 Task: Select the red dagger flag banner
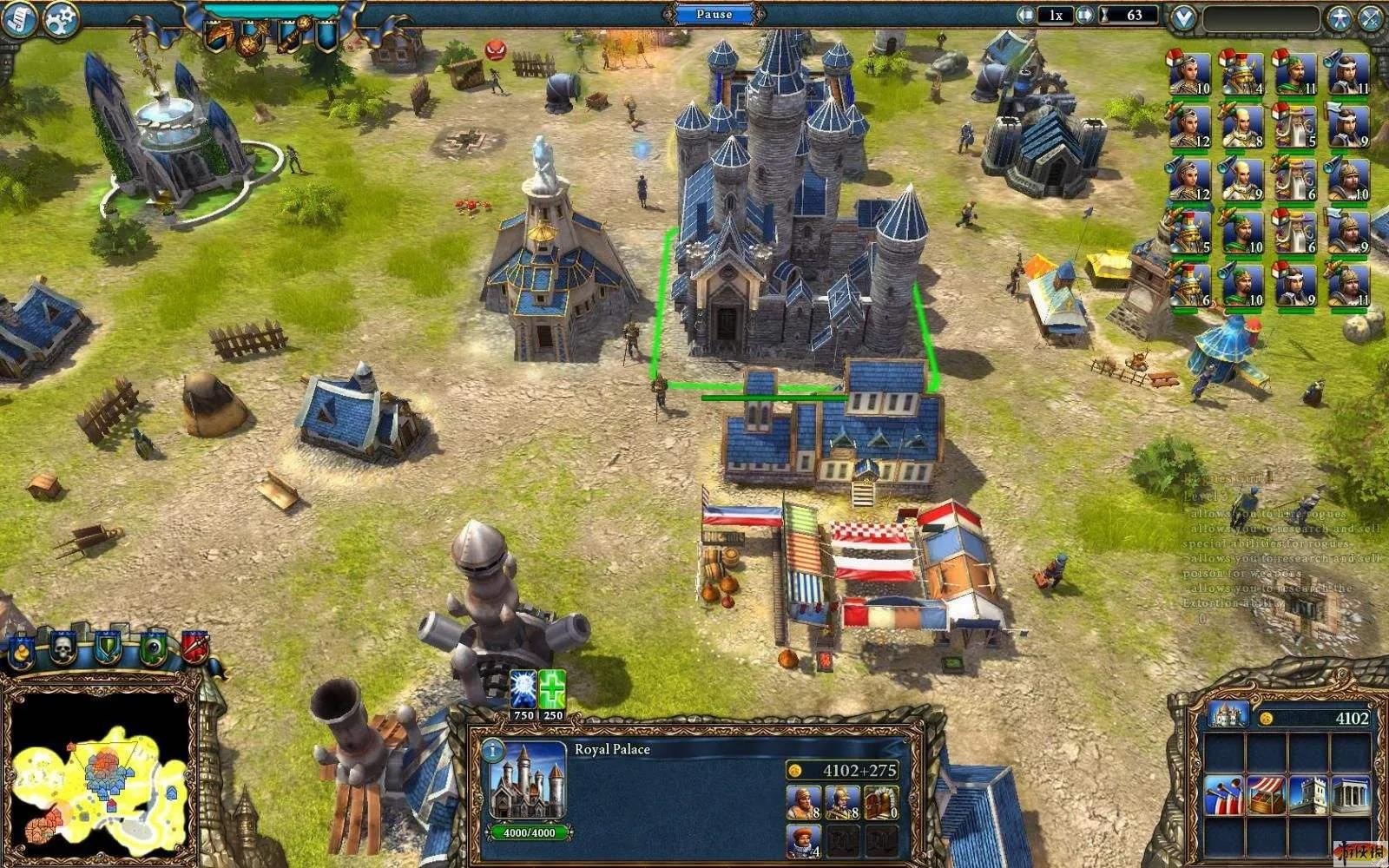click(194, 648)
